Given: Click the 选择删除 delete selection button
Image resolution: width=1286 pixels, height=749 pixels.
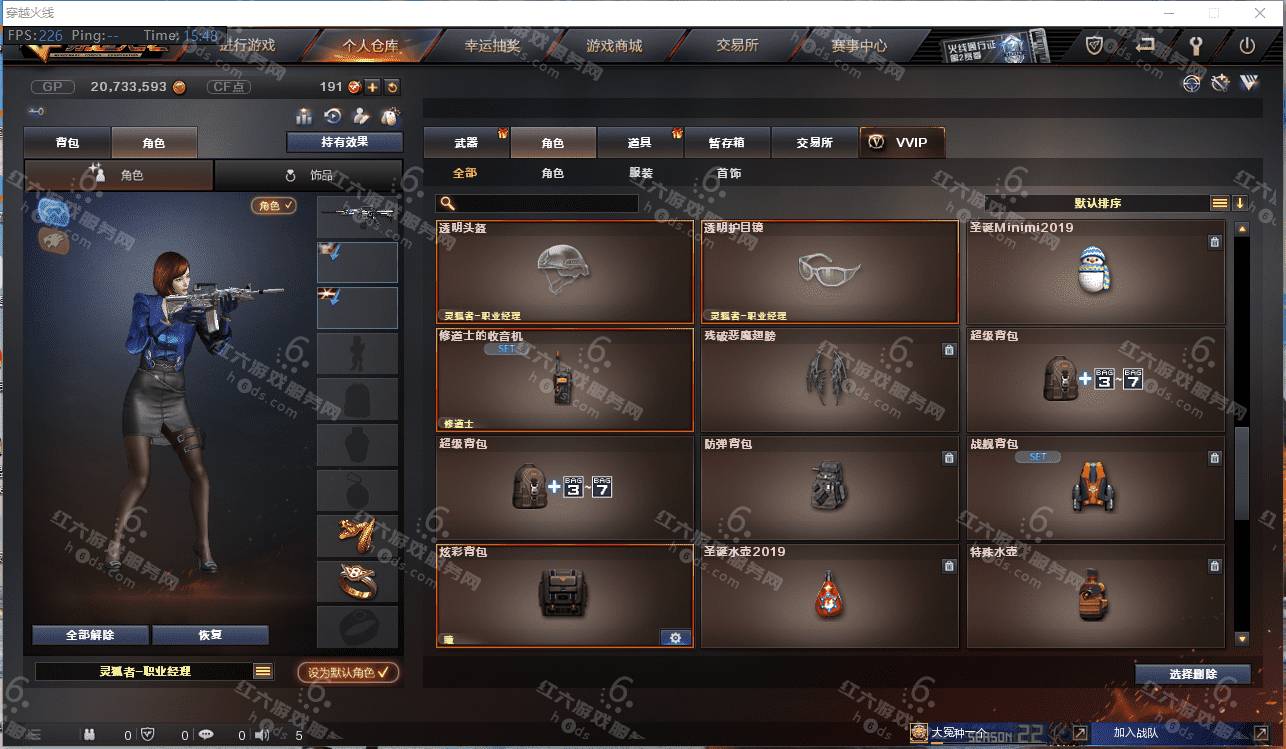Looking at the screenshot, I should click(x=1192, y=674).
